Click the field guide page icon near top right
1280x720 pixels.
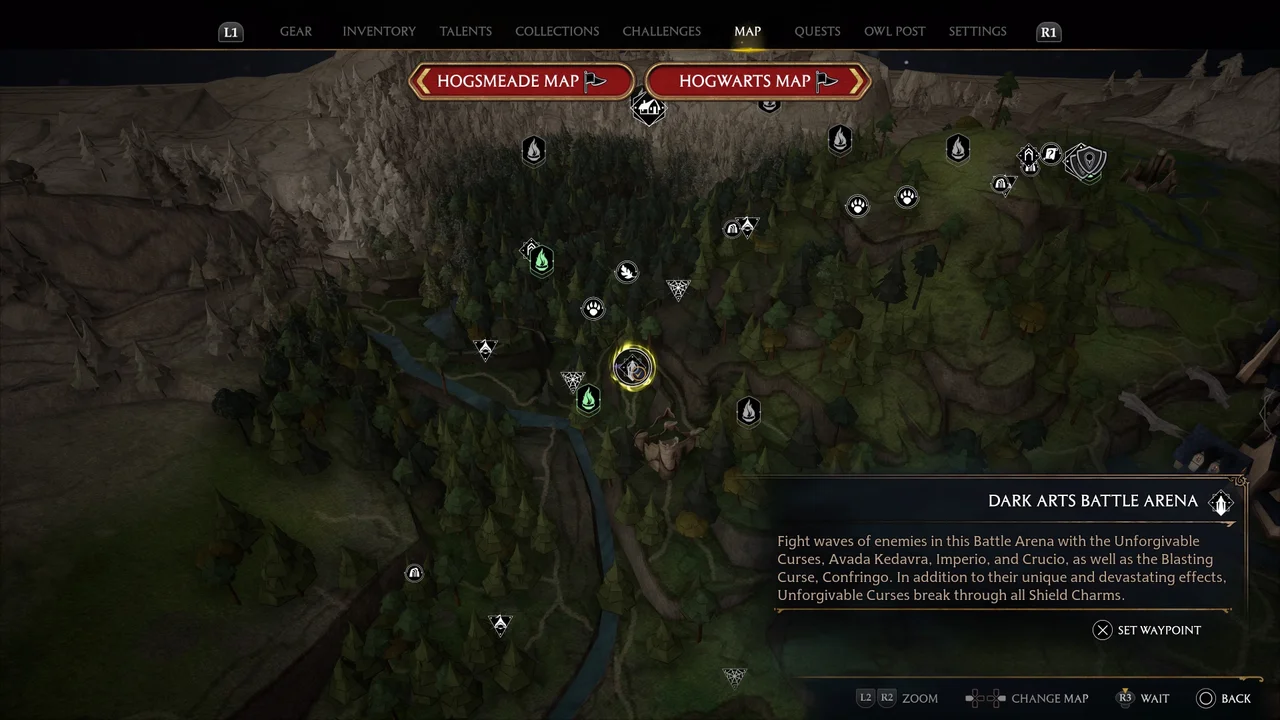[1050, 156]
